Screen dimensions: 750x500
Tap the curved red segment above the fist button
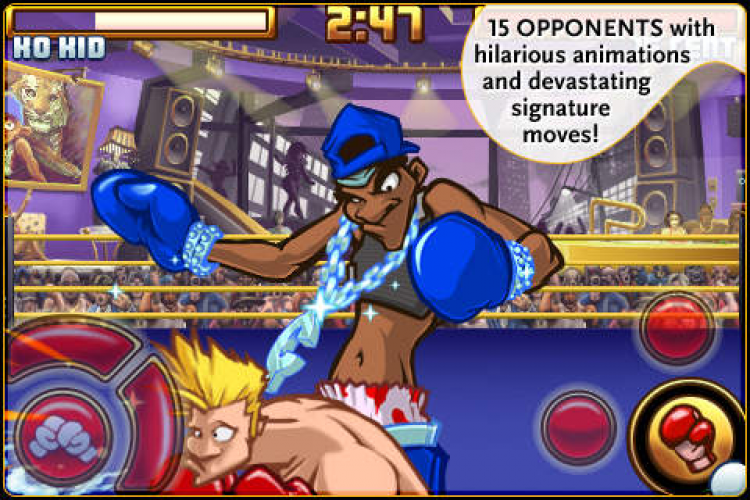click(x=72, y=349)
